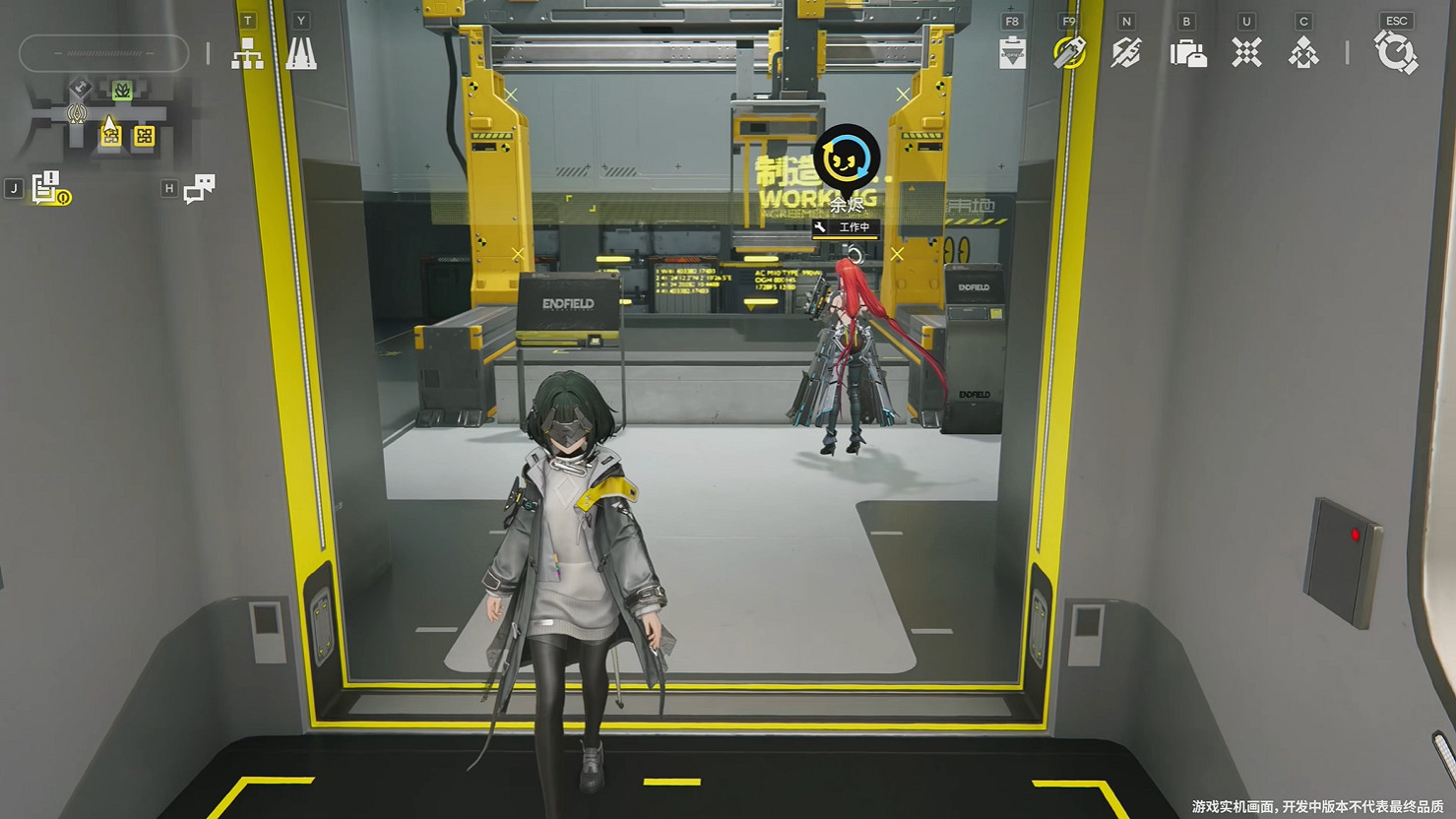Viewport: 1456px width, 819px height.
Task: Click the highlighted yellow factory marker on the minimap
Action: [110, 135]
